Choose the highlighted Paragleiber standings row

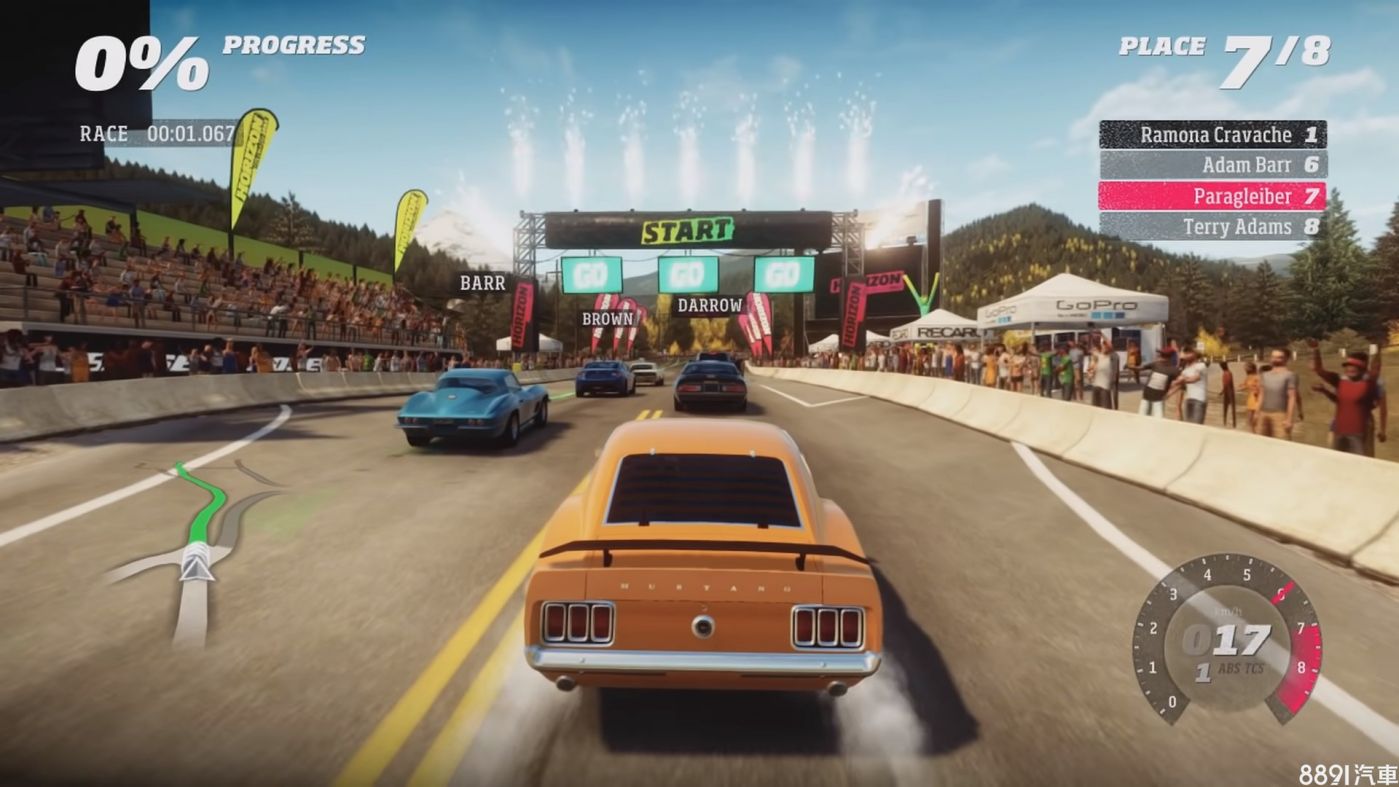pos(1212,196)
